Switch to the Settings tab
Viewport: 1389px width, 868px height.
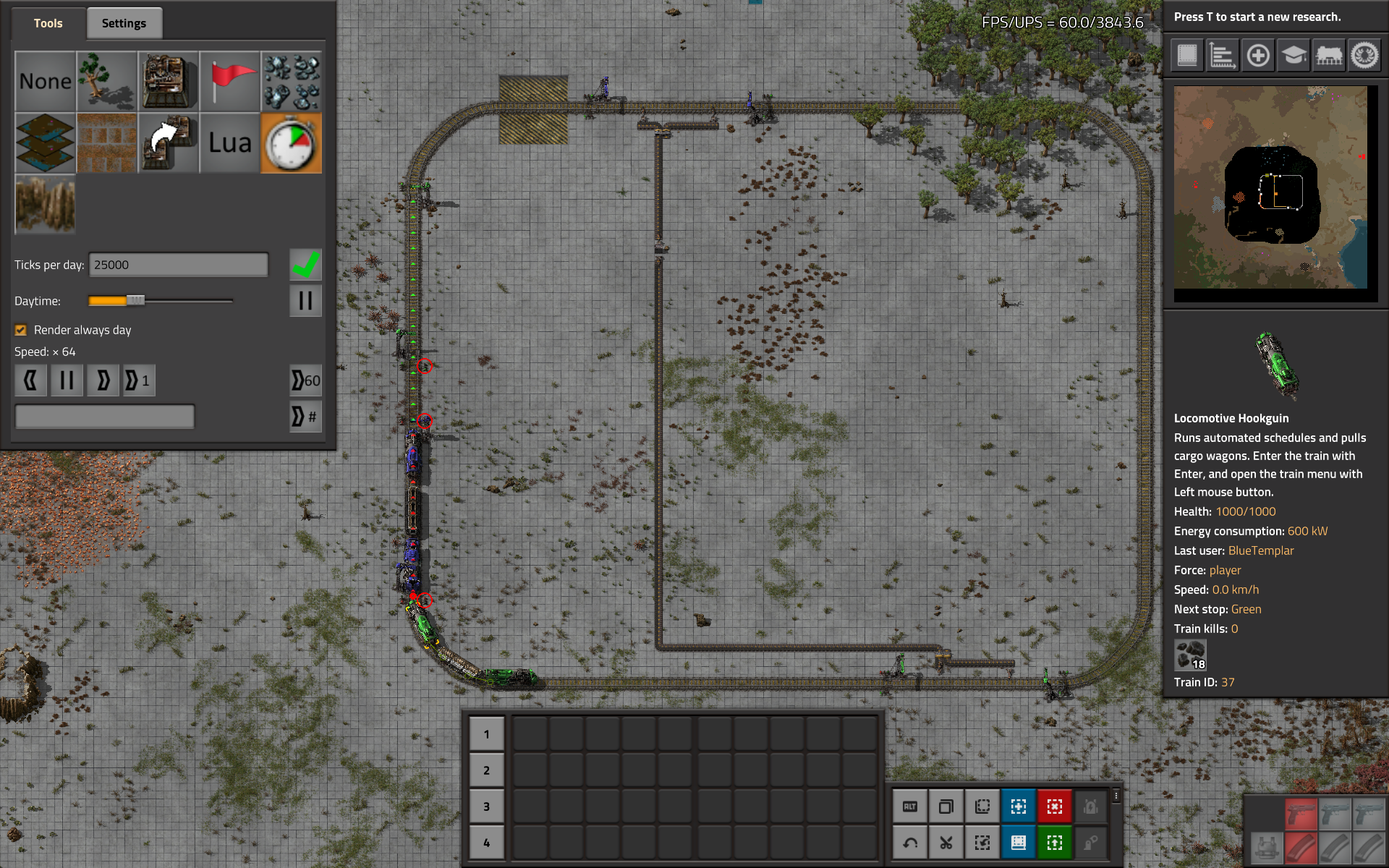(124, 23)
